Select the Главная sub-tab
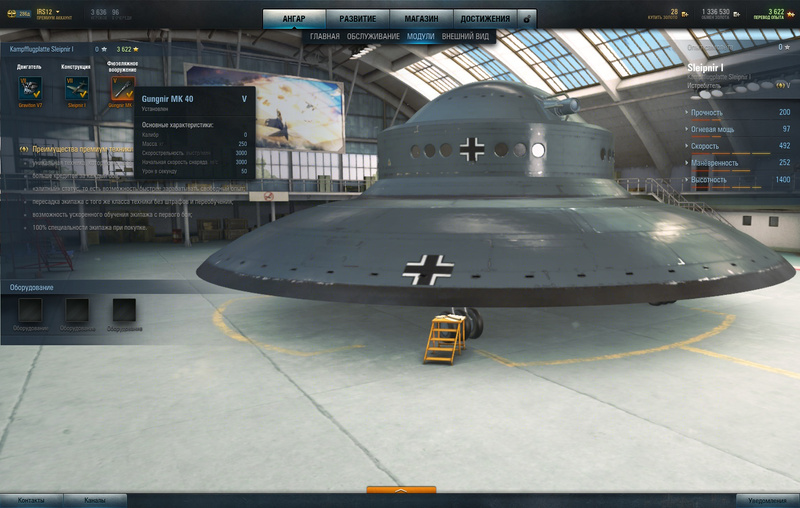800x508 pixels. (x=325, y=36)
